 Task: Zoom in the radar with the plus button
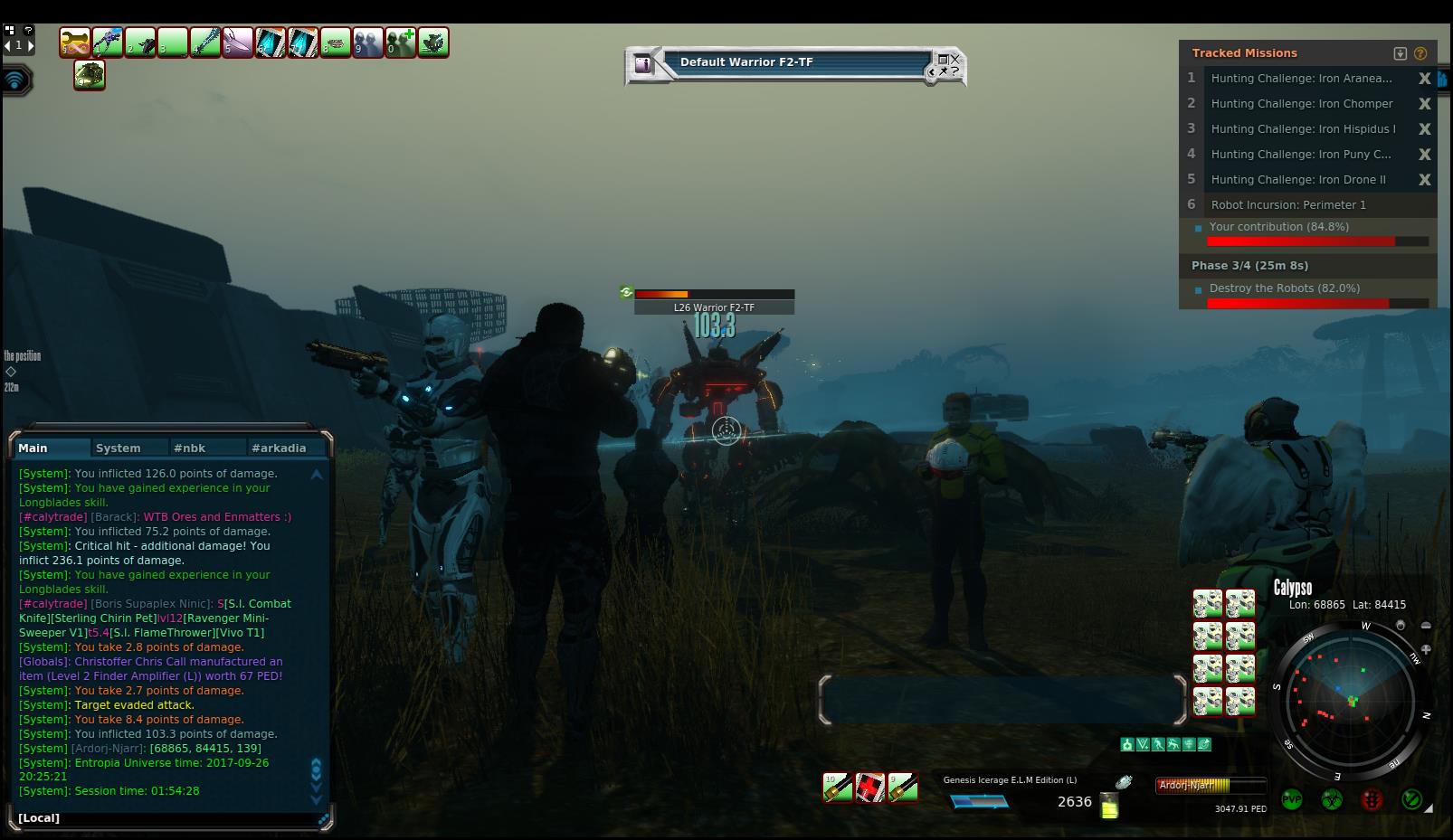[1426, 649]
